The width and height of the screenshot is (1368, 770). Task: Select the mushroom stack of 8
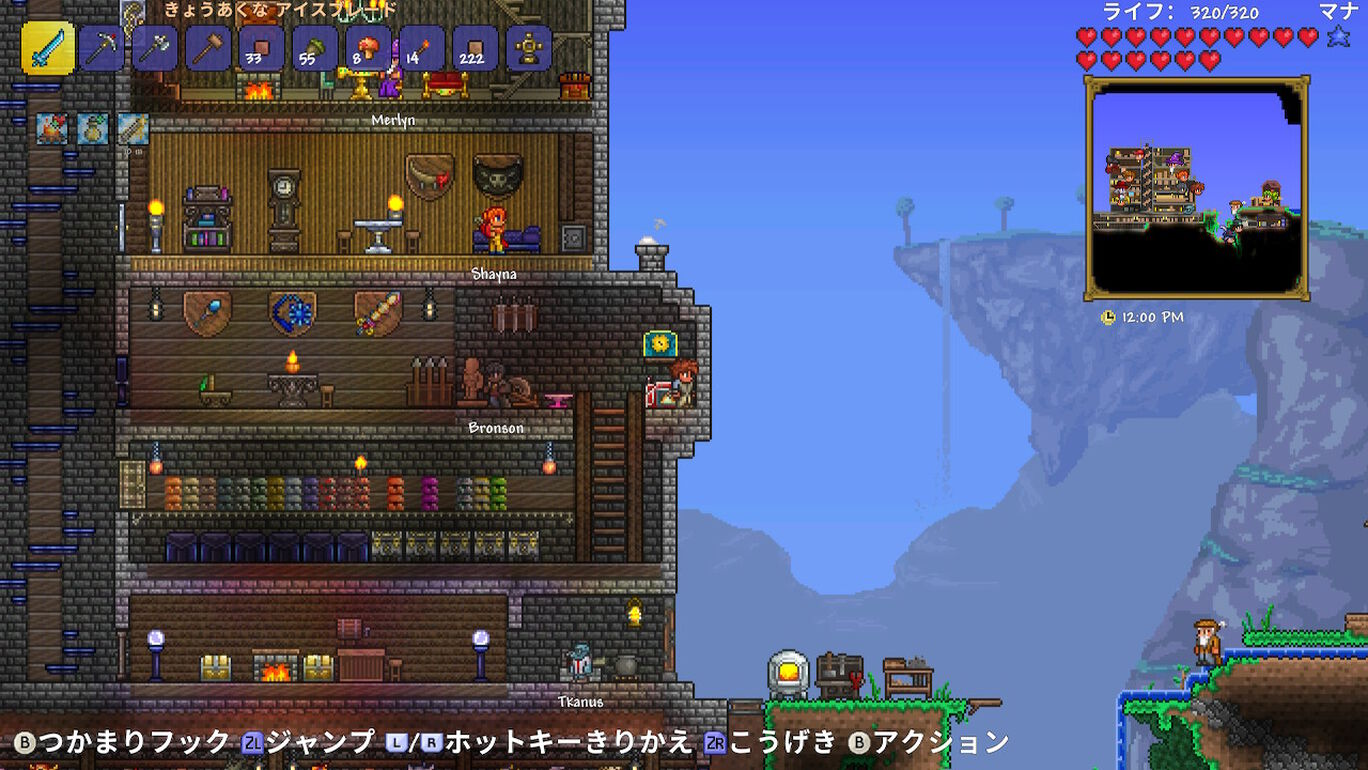pos(366,47)
